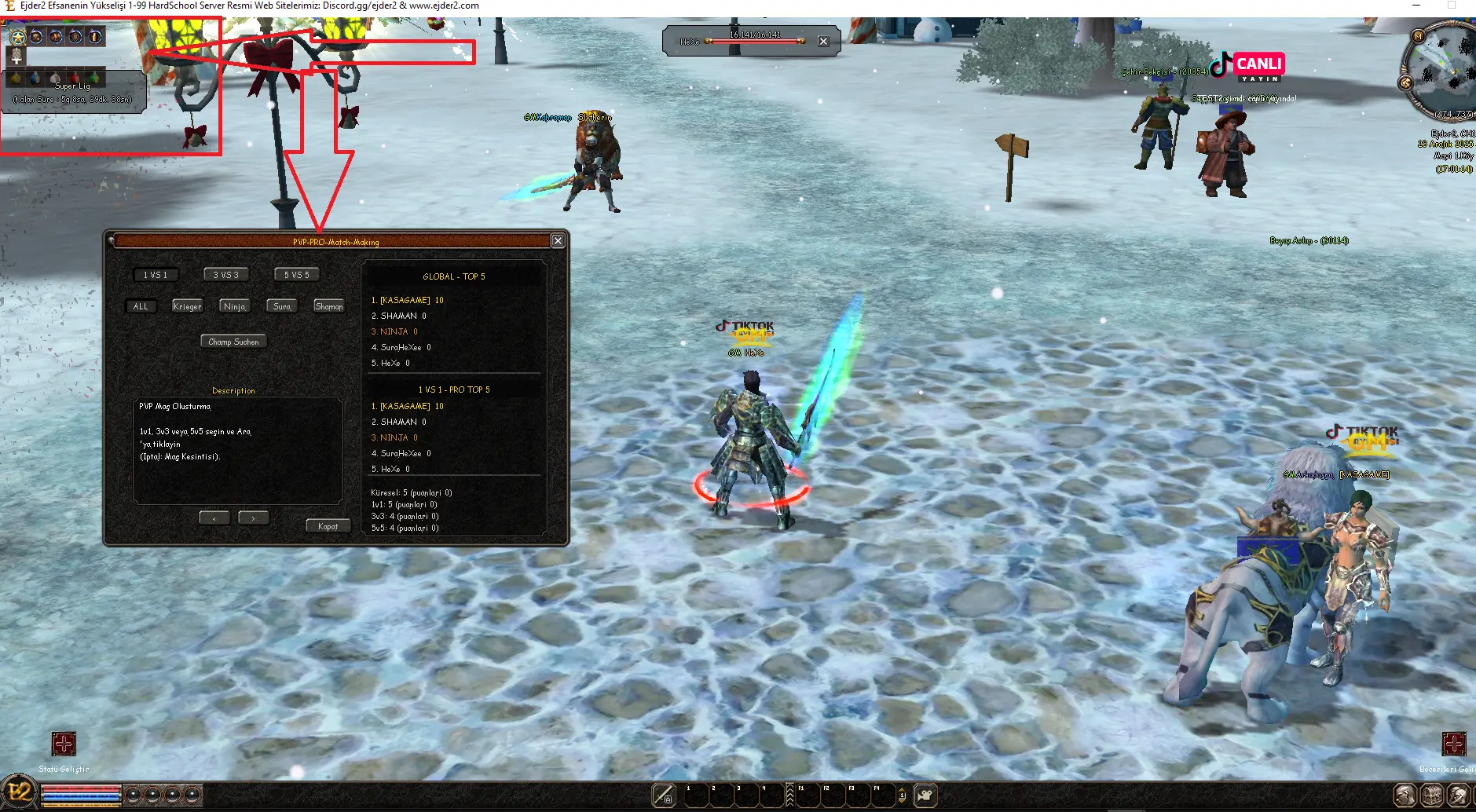
Task: Go to next description page arrow
Action: [253, 518]
